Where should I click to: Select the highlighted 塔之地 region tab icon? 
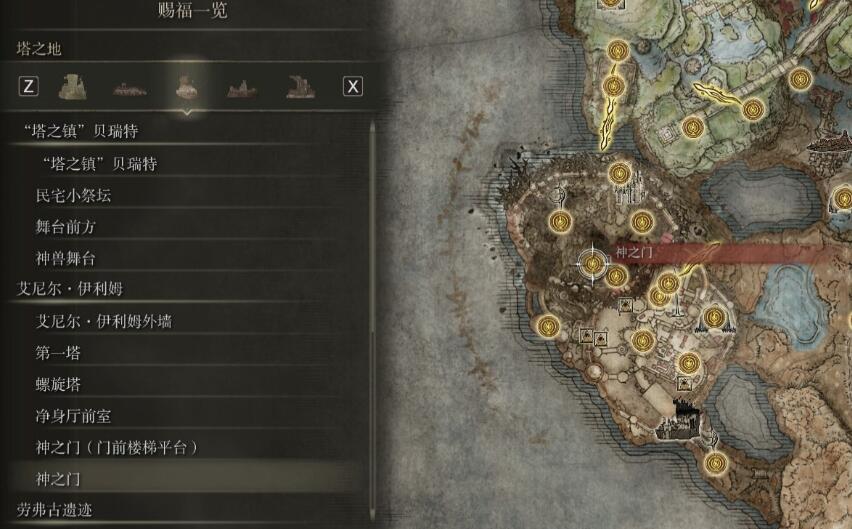click(184, 86)
